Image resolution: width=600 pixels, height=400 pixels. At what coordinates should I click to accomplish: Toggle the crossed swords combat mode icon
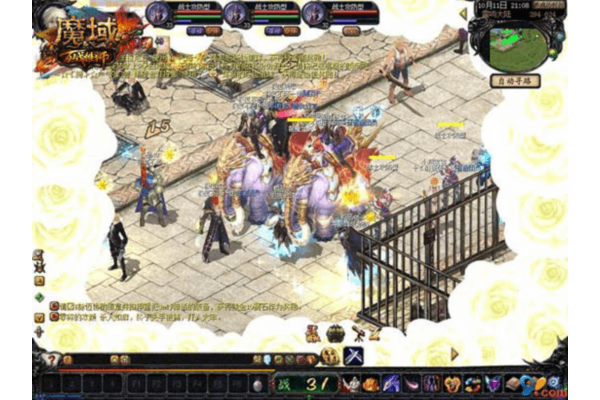pos(353,356)
